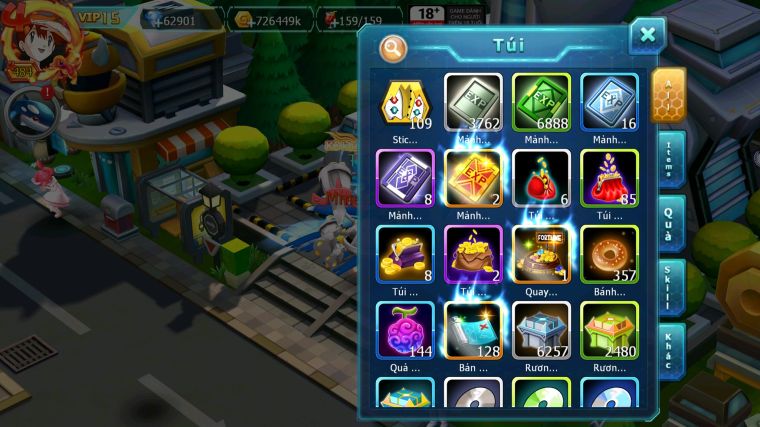760x427 pixels.
Task: Select the purple devil fruit item
Action: (405, 330)
